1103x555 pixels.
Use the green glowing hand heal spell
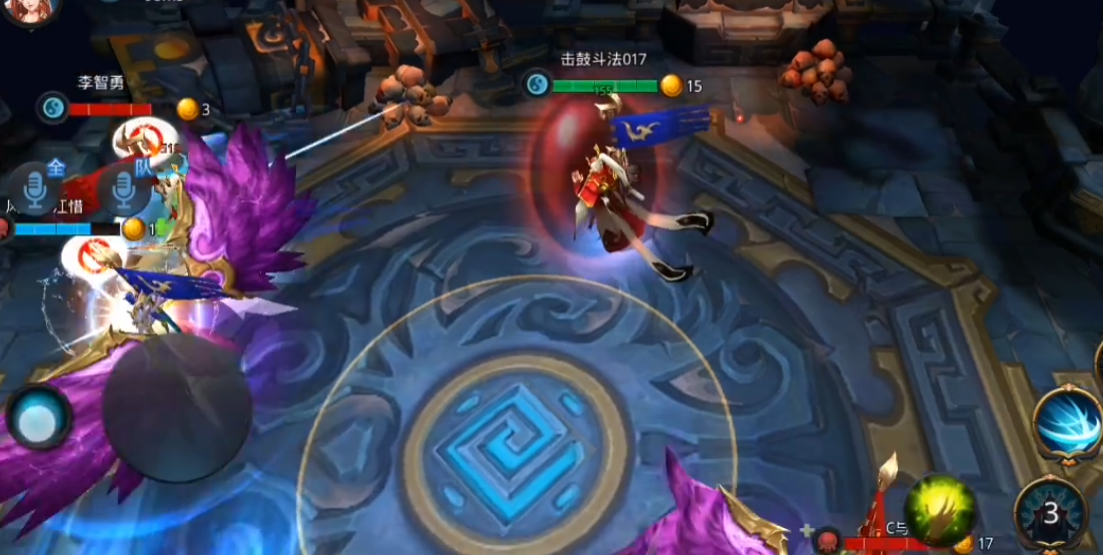click(941, 508)
